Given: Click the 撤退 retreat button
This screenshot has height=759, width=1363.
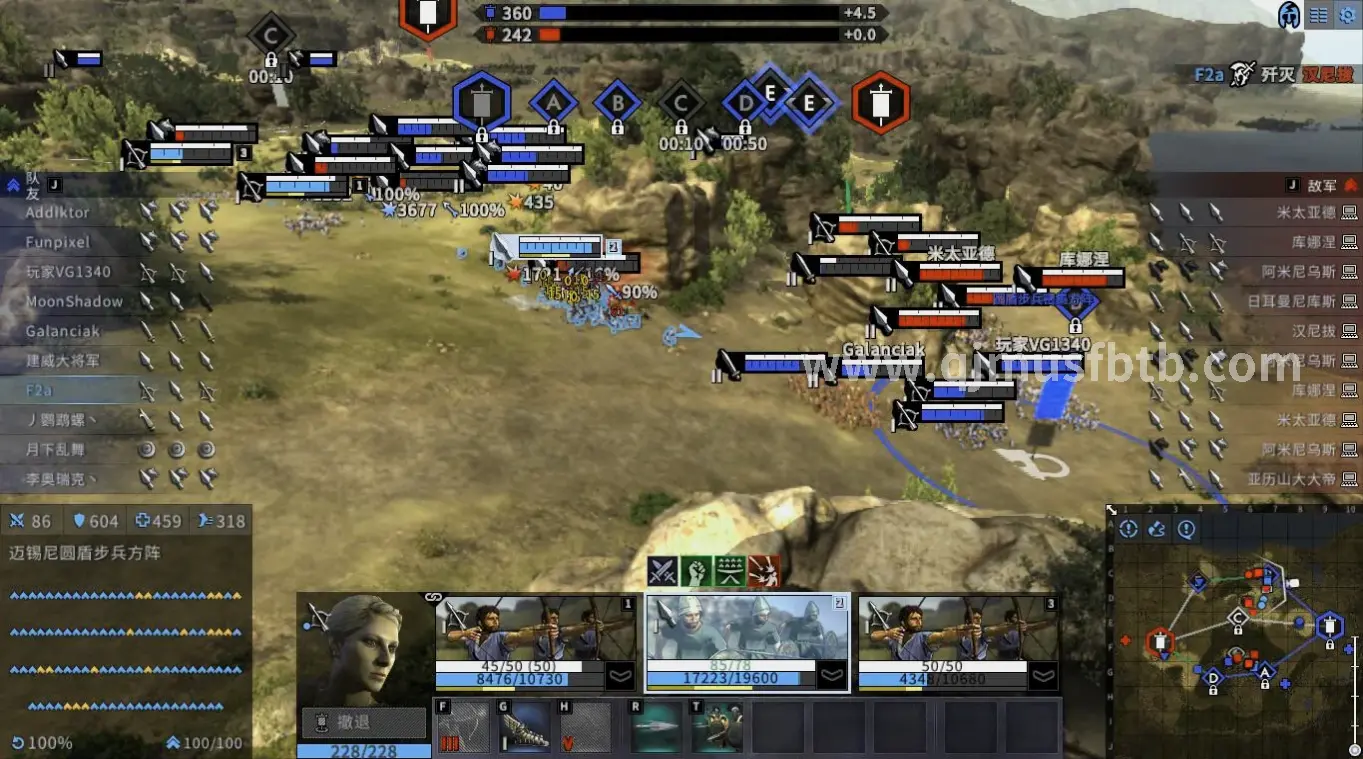Looking at the screenshot, I should click(364, 722).
